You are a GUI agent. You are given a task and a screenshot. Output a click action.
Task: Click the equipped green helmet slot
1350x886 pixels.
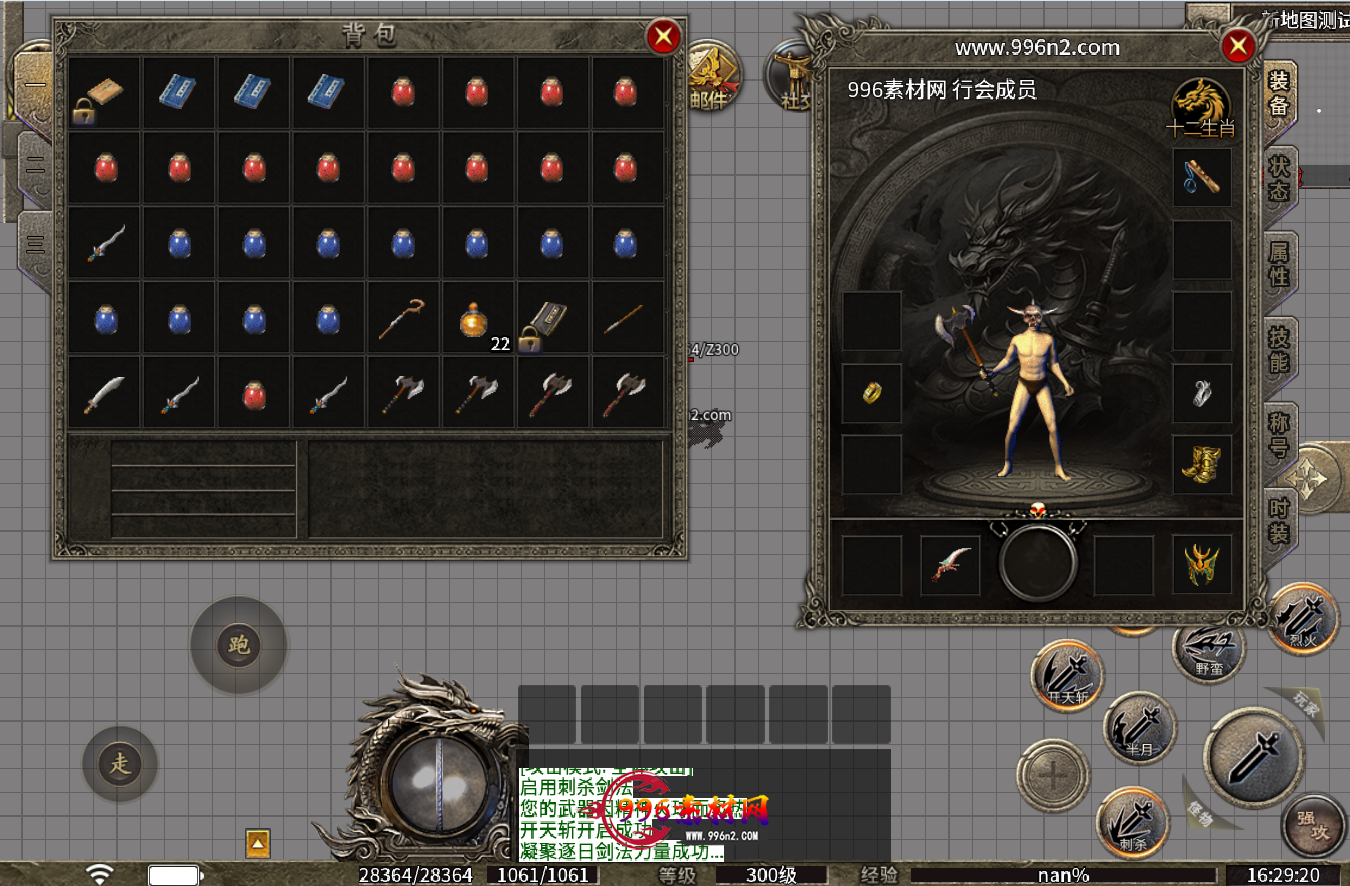click(x=1201, y=565)
